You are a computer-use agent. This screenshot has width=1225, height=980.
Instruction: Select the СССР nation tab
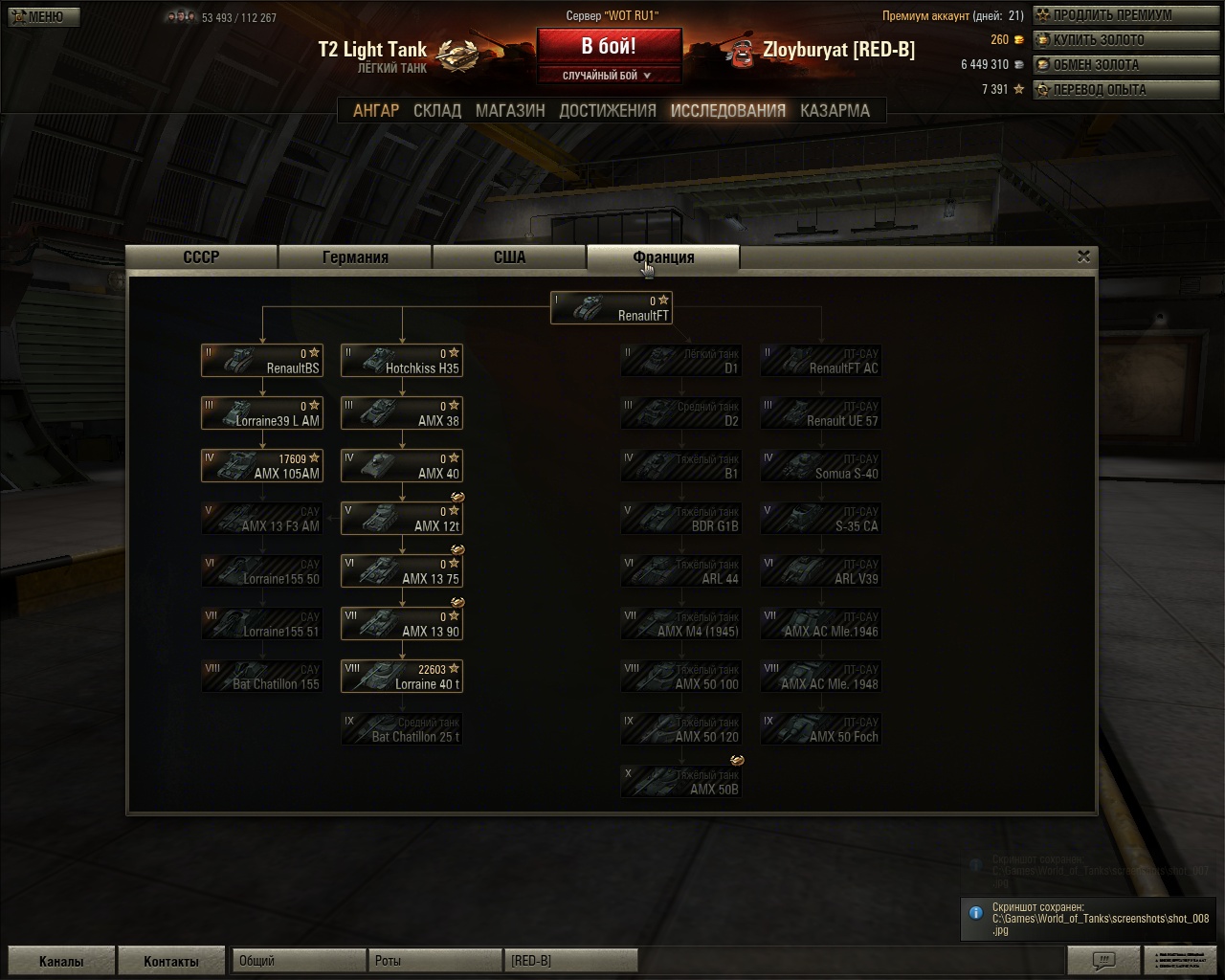click(x=202, y=257)
